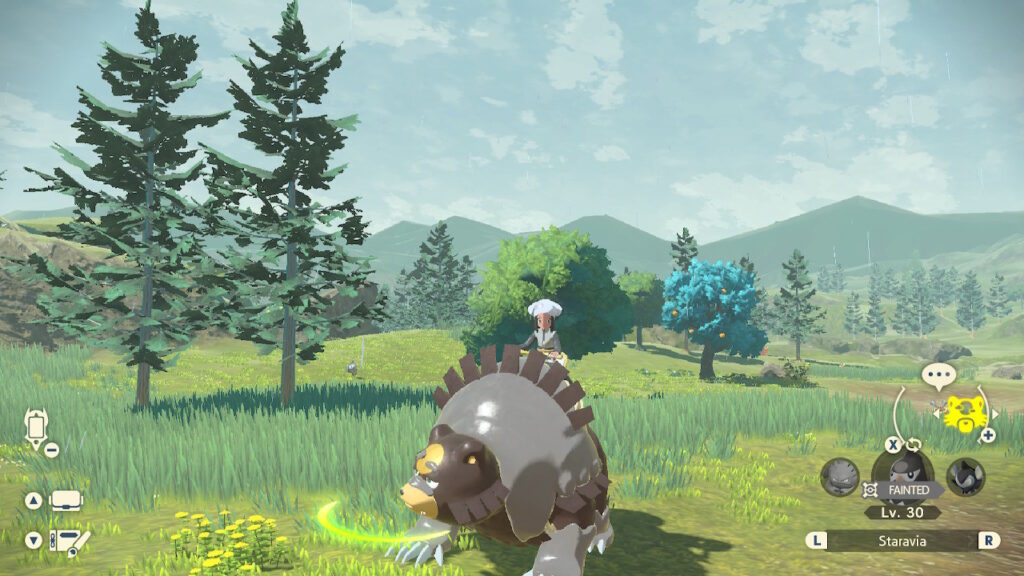
Task: Choose the Luxio portrait right of Staravia
Action: point(966,477)
